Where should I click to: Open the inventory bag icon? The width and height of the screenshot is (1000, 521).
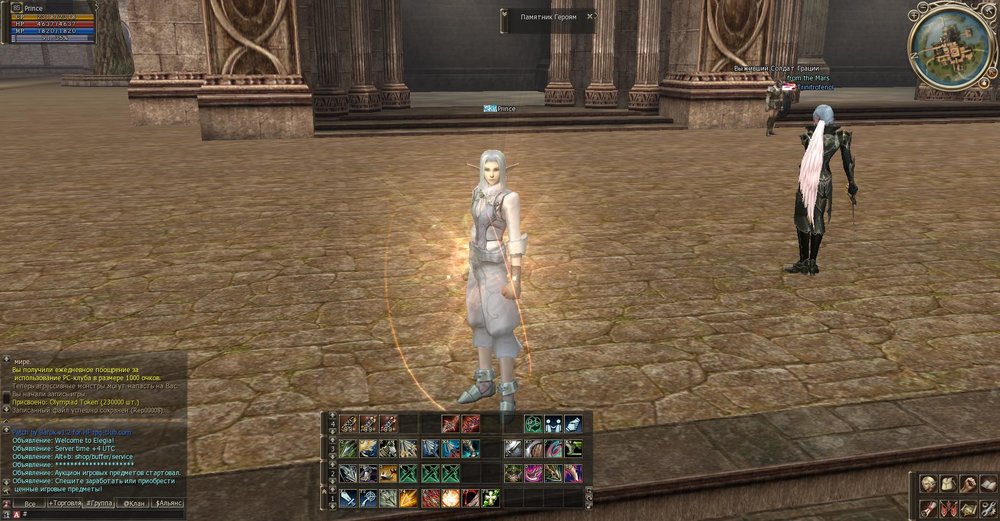click(949, 484)
